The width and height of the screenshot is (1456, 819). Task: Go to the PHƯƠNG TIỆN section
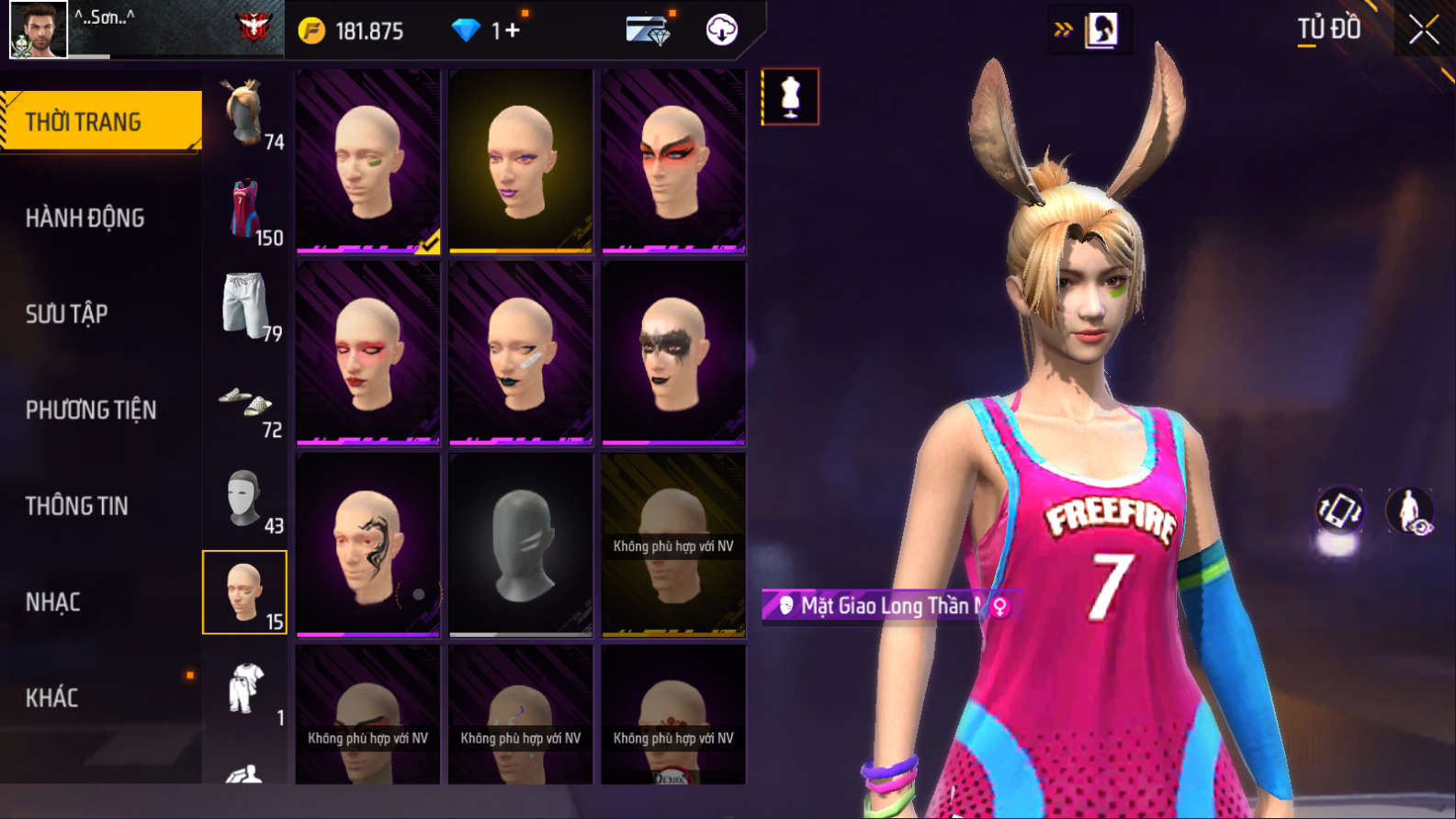[91, 409]
